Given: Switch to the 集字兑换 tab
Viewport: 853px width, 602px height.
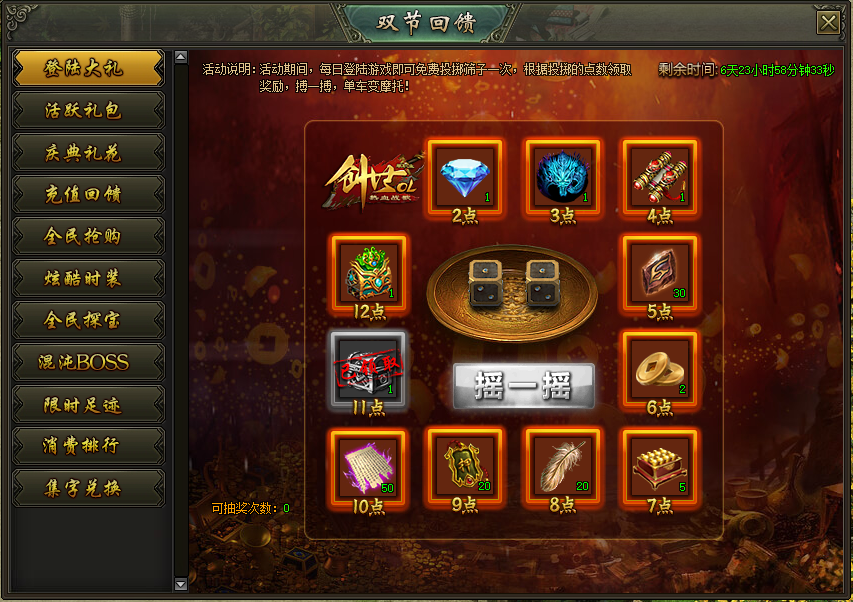Looking at the screenshot, I should pos(88,488).
